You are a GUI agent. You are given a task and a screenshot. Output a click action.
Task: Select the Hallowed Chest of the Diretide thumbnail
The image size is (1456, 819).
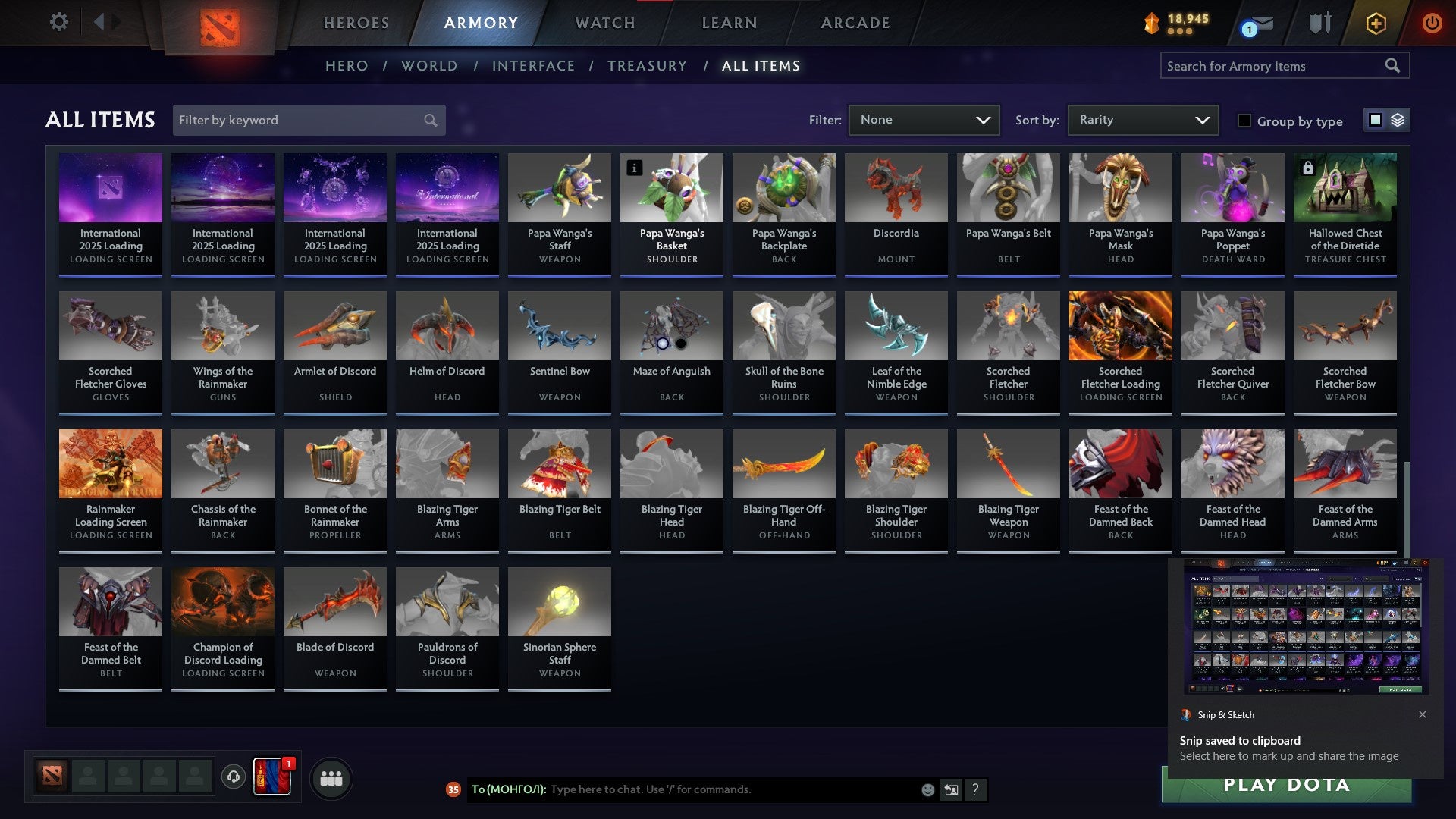coord(1345,187)
